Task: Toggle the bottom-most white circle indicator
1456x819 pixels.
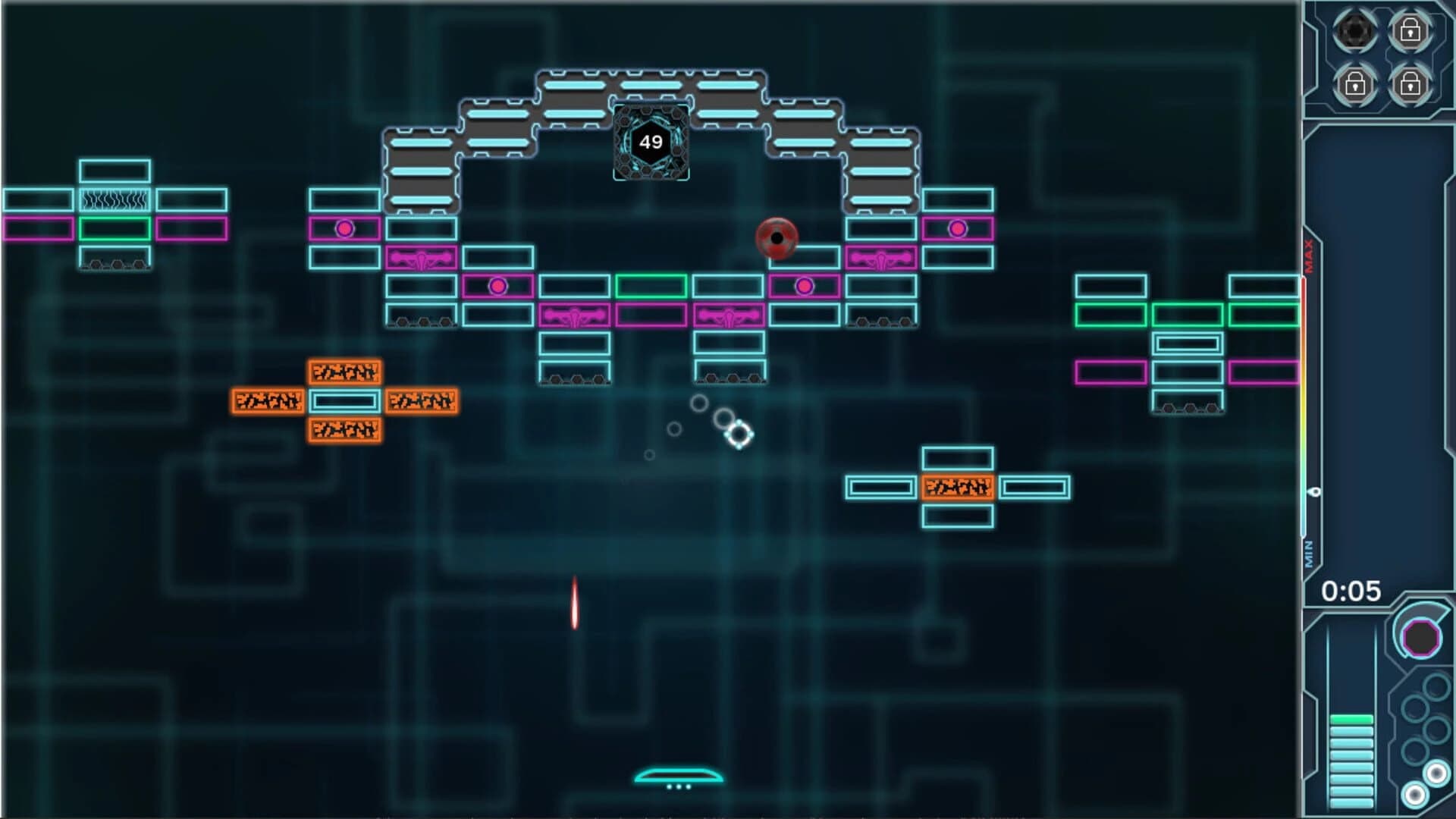Action: pyautogui.click(x=1415, y=795)
